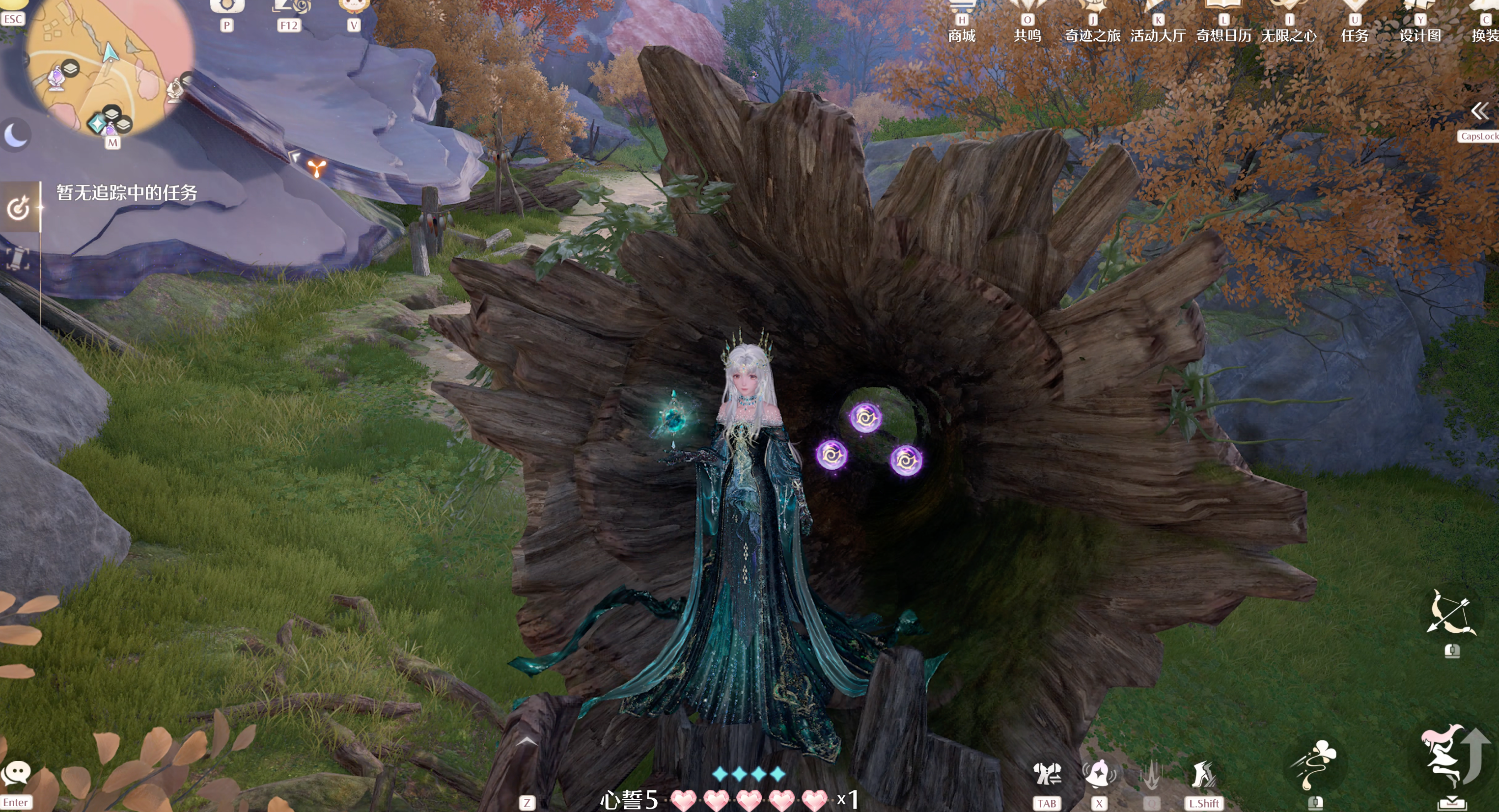Click the crescent moon time icon

pos(15,135)
